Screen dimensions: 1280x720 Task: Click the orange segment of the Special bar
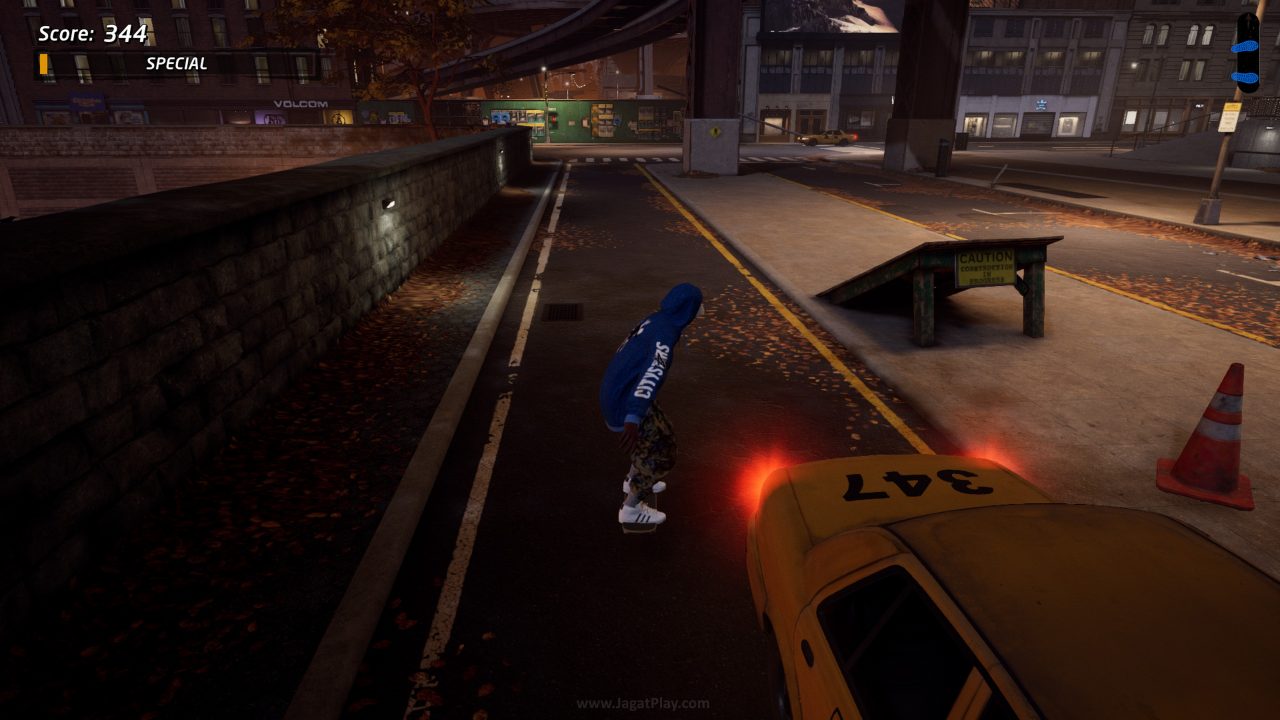(42, 61)
